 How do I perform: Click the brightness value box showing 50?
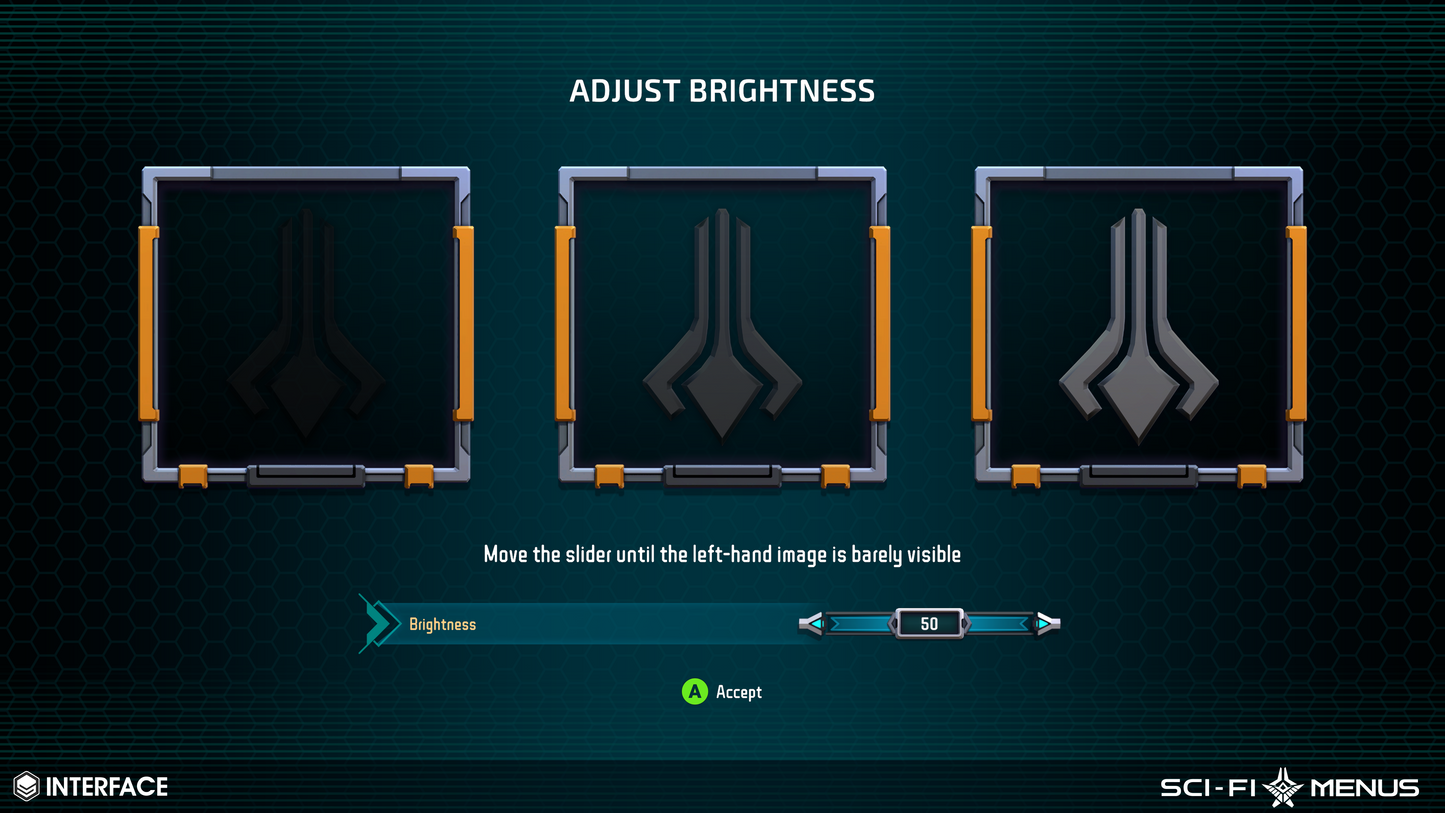pos(928,623)
